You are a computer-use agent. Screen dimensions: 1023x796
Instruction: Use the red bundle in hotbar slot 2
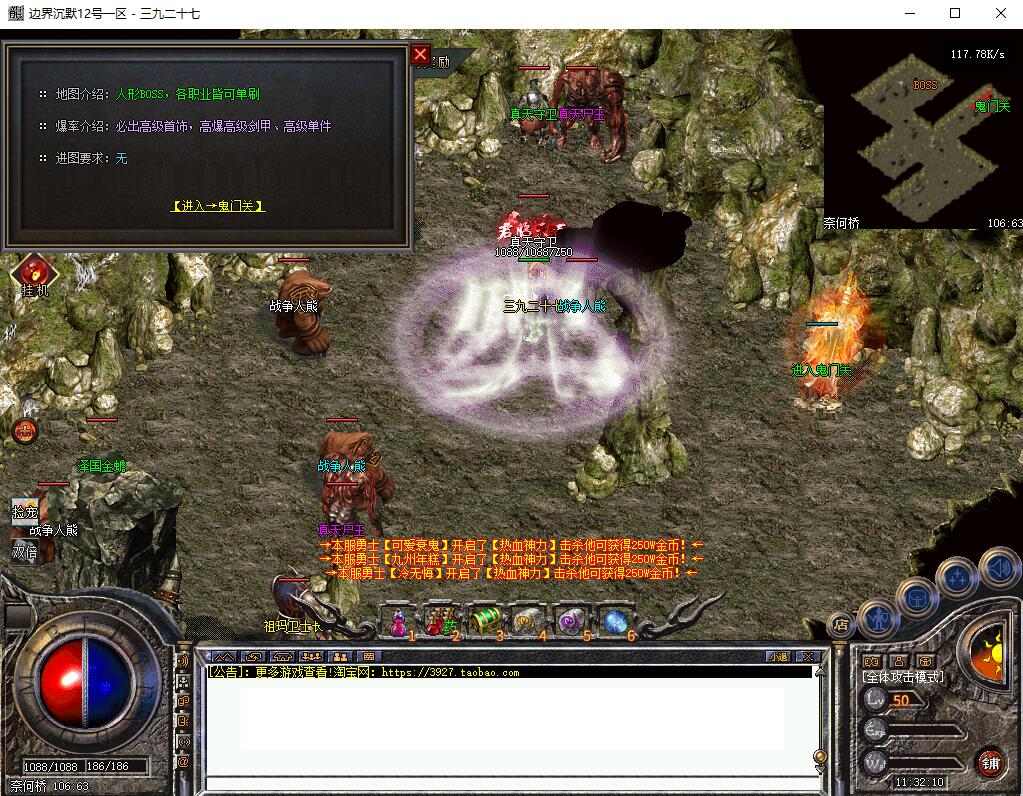(x=440, y=622)
